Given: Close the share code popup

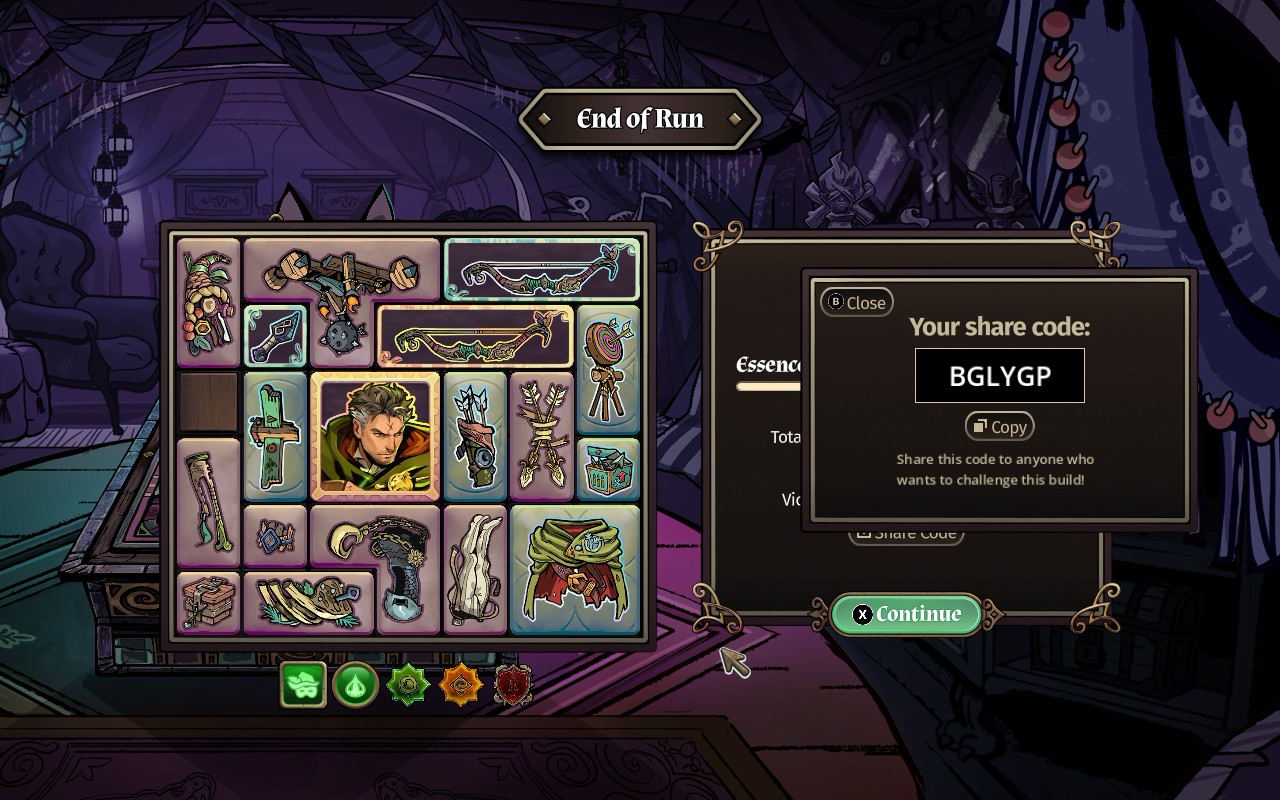Looking at the screenshot, I should coord(857,302).
